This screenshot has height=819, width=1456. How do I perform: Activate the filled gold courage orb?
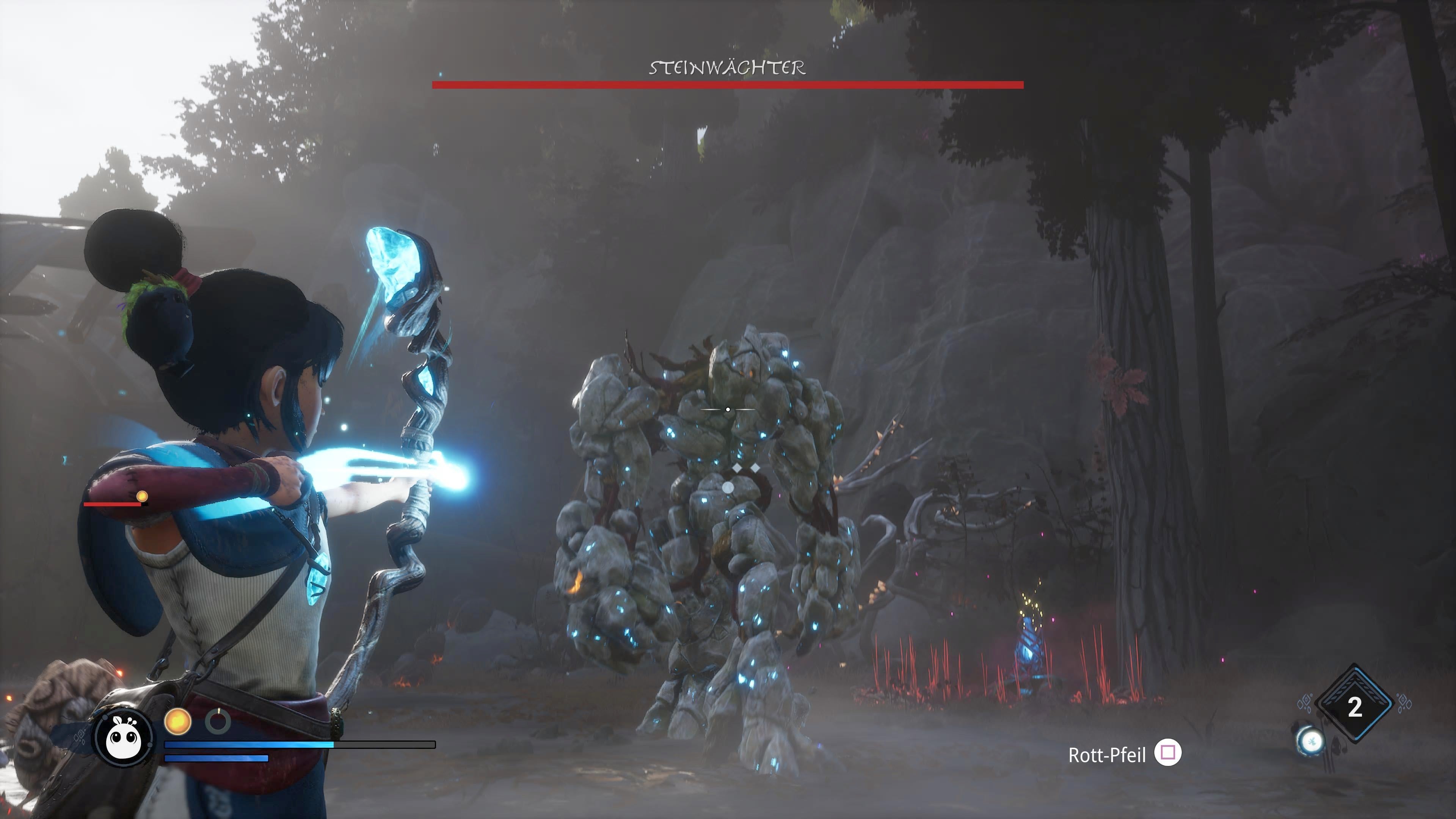pyautogui.click(x=177, y=722)
